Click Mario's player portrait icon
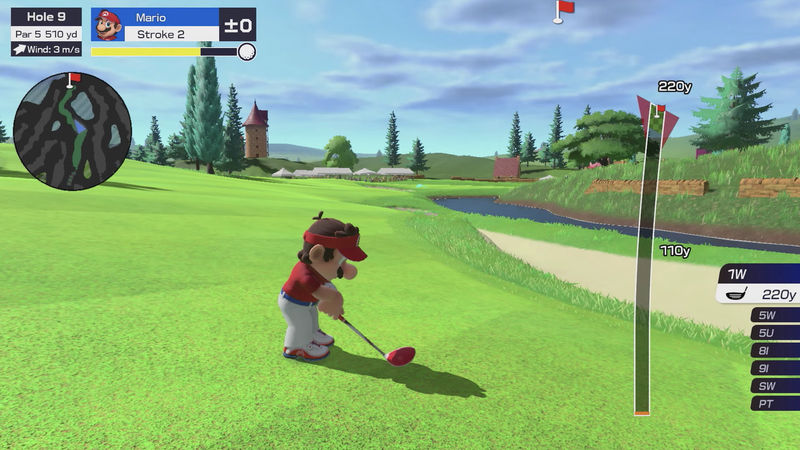This screenshot has height=450, width=800. 108,25
